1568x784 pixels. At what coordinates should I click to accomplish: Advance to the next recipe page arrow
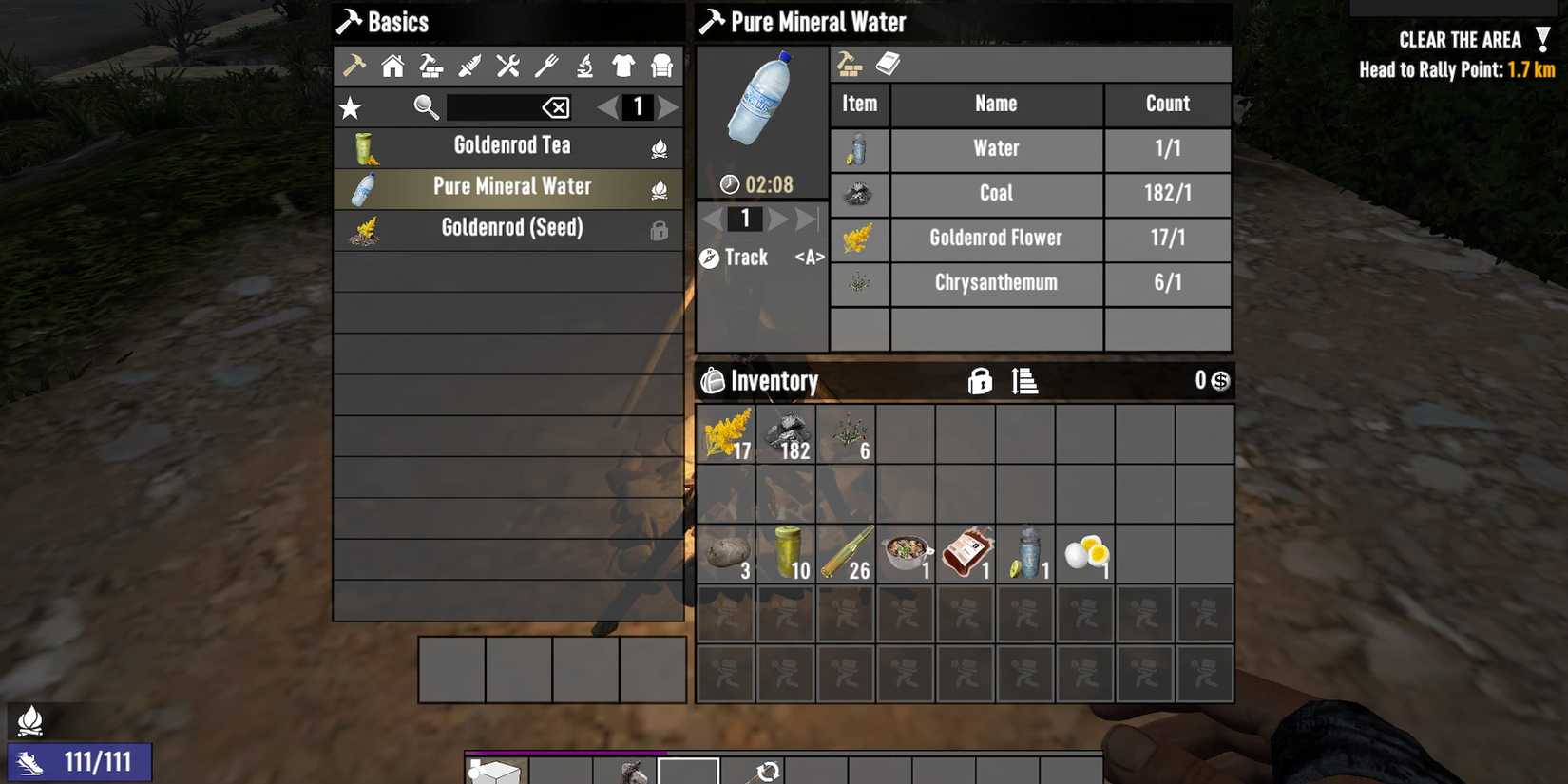pyautogui.click(x=670, y=107)
